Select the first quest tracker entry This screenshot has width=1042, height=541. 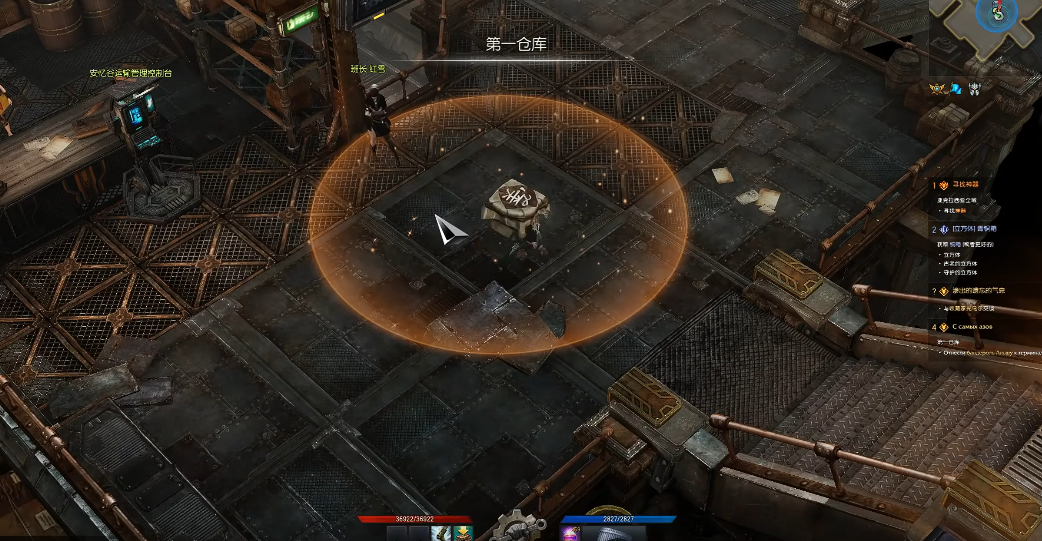point(966,185)
